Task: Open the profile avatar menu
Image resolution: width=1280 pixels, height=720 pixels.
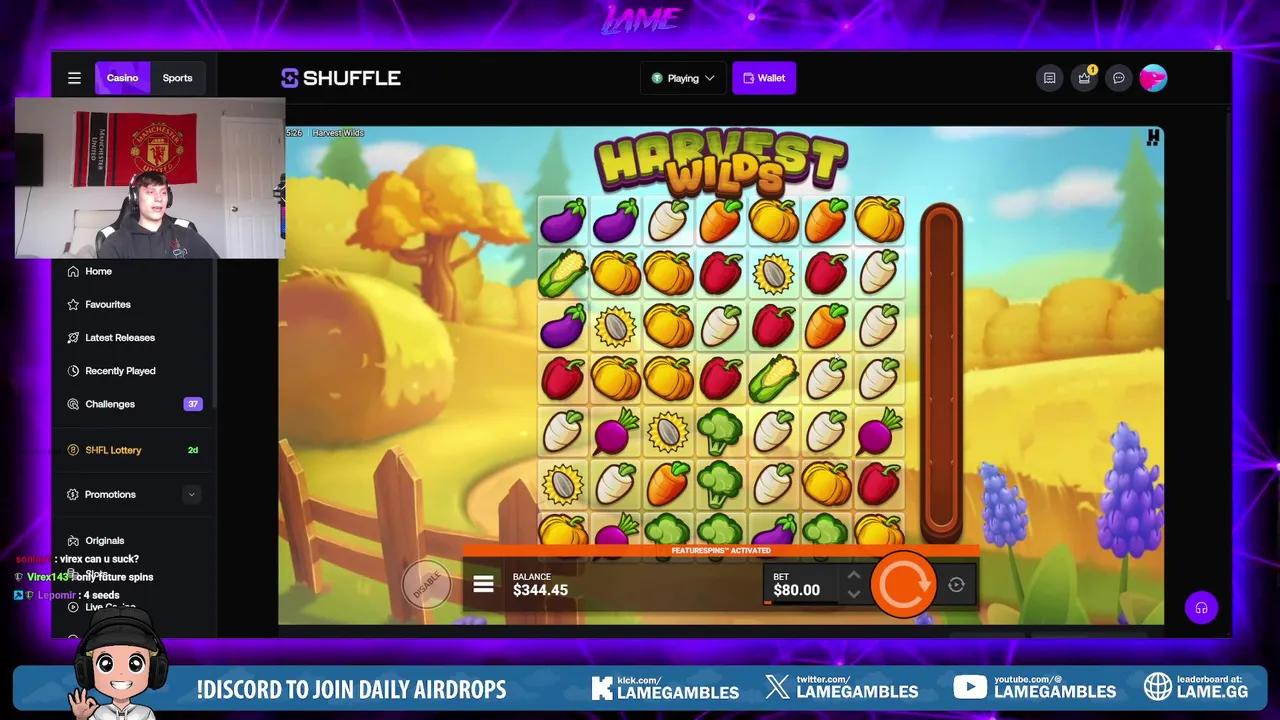Action: [x=1153, y=77]
